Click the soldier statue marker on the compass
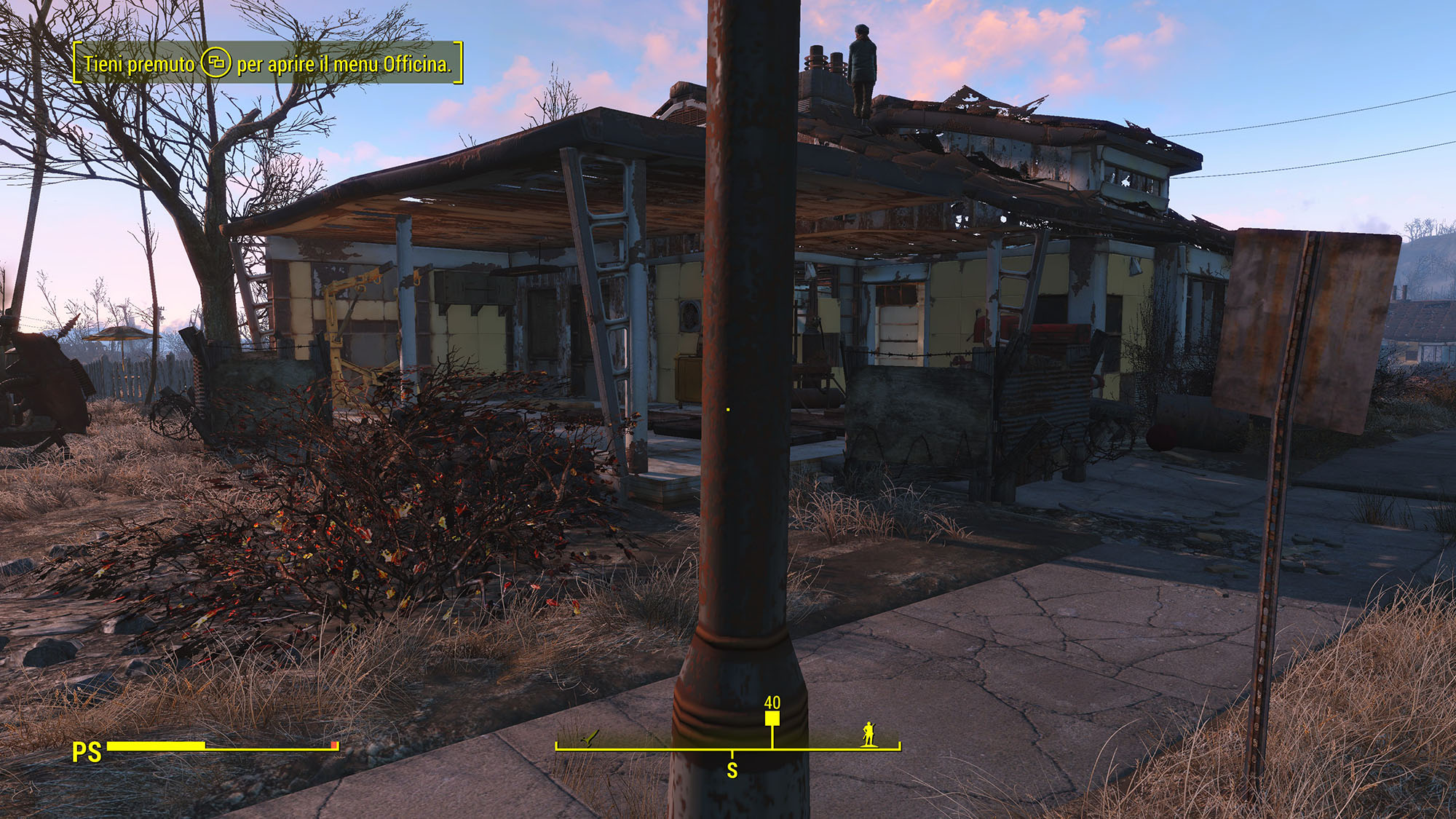The image size is (1456, 819). 868,734
